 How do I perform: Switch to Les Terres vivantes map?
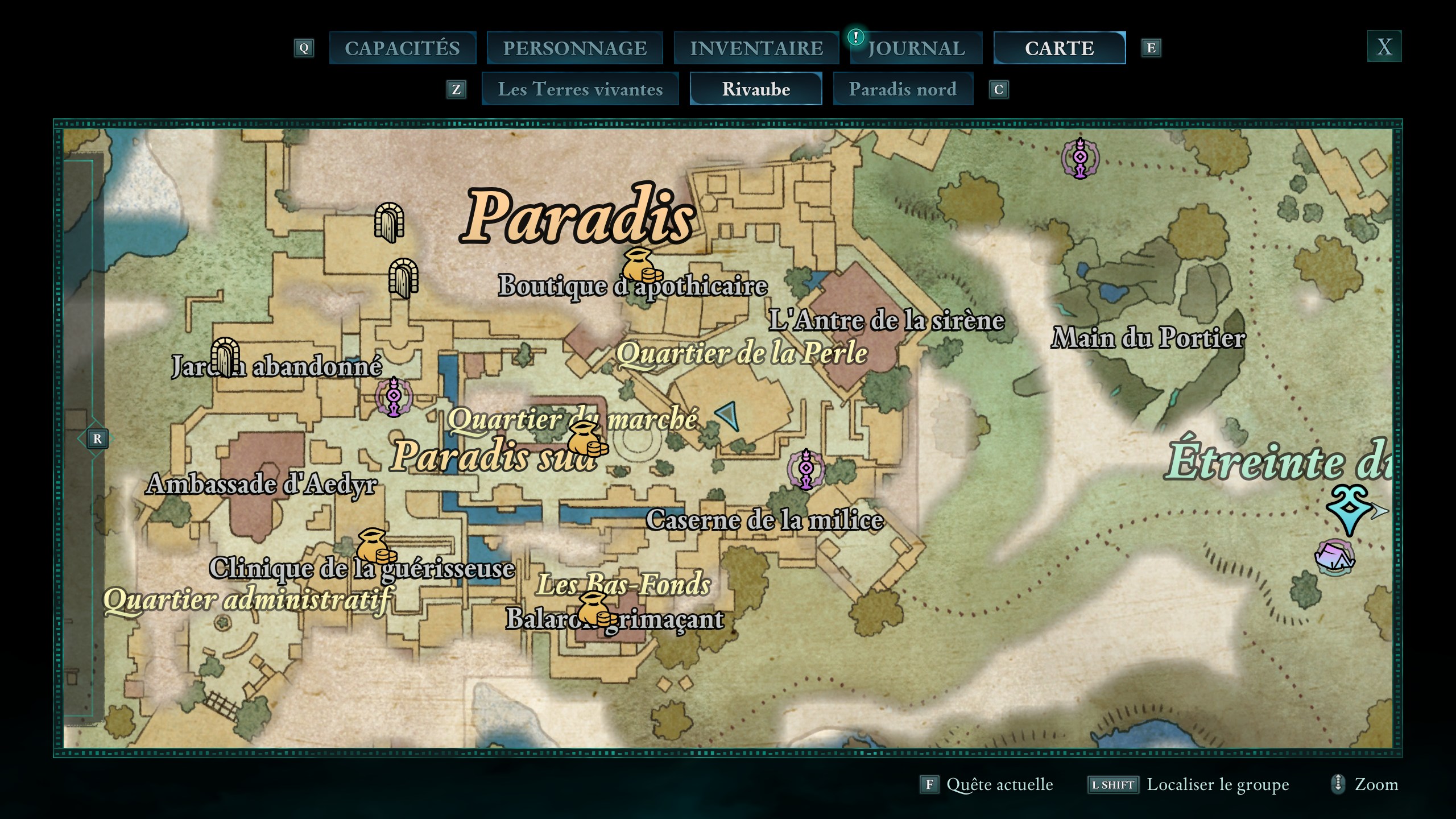coord(580,89)
